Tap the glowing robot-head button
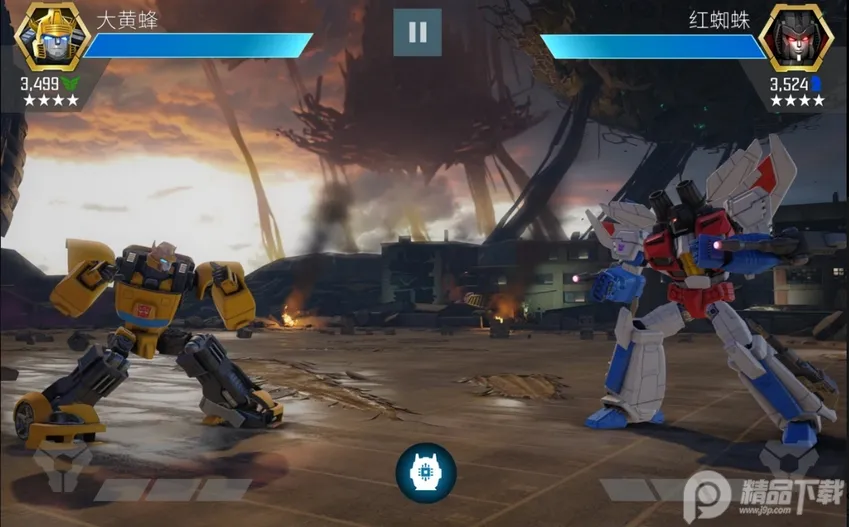Screen dimensions: 849x527 [425, 472]
